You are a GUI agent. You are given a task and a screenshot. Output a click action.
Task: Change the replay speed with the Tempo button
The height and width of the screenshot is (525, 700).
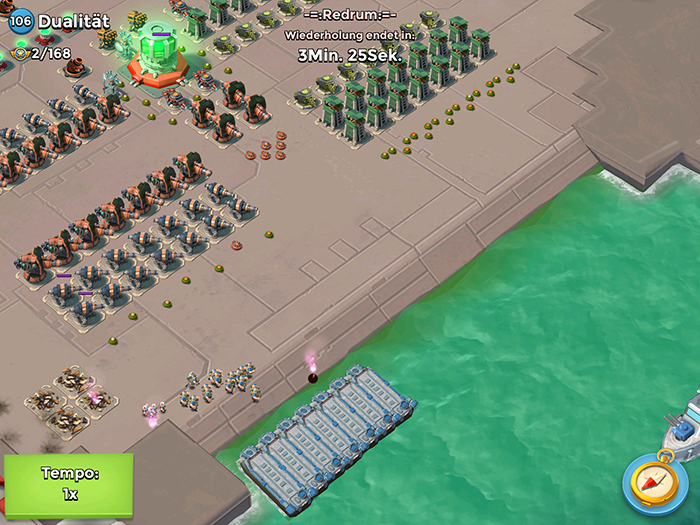pos(67,484)
